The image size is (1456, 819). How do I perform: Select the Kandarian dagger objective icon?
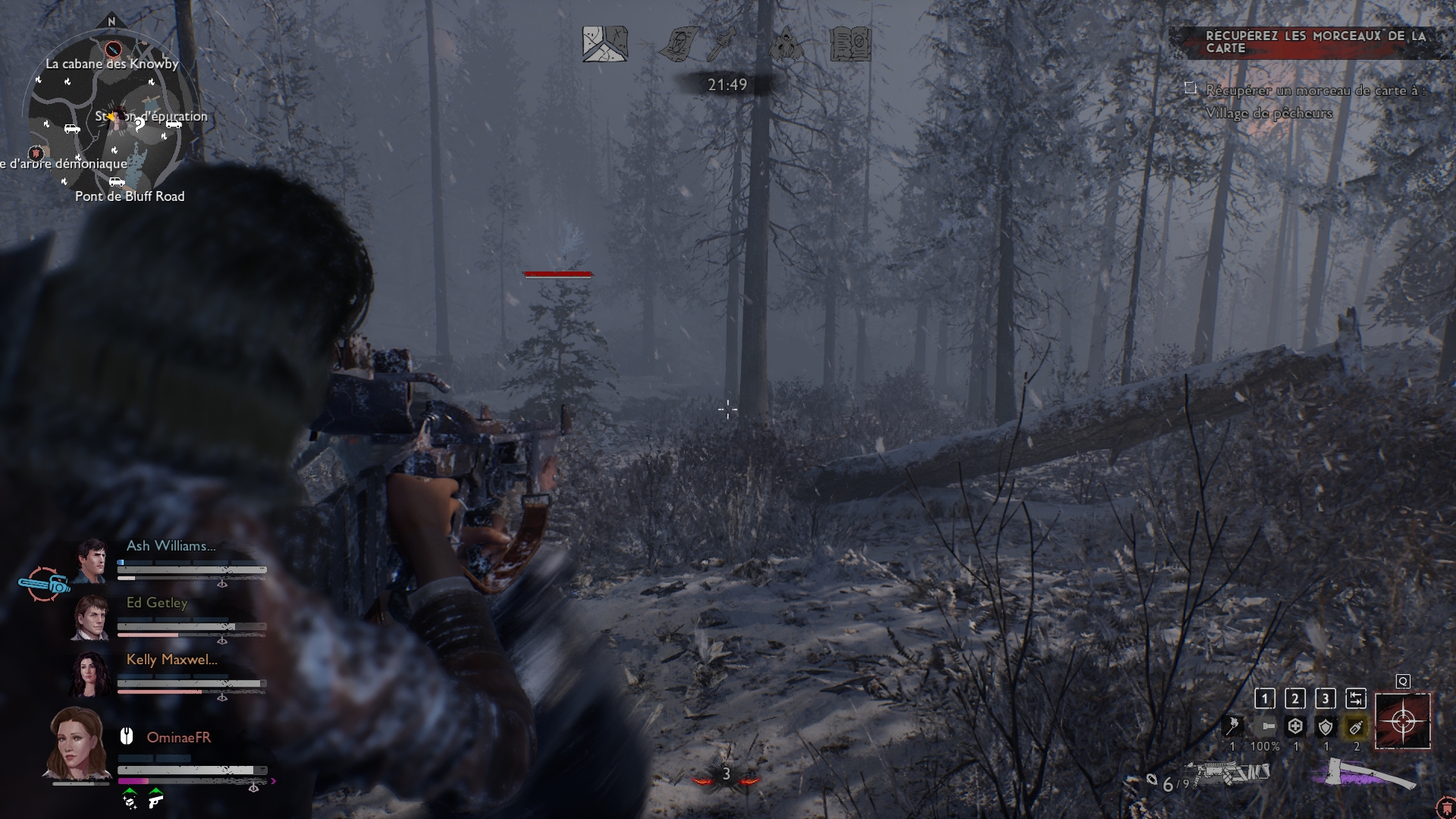coord(721,44)
